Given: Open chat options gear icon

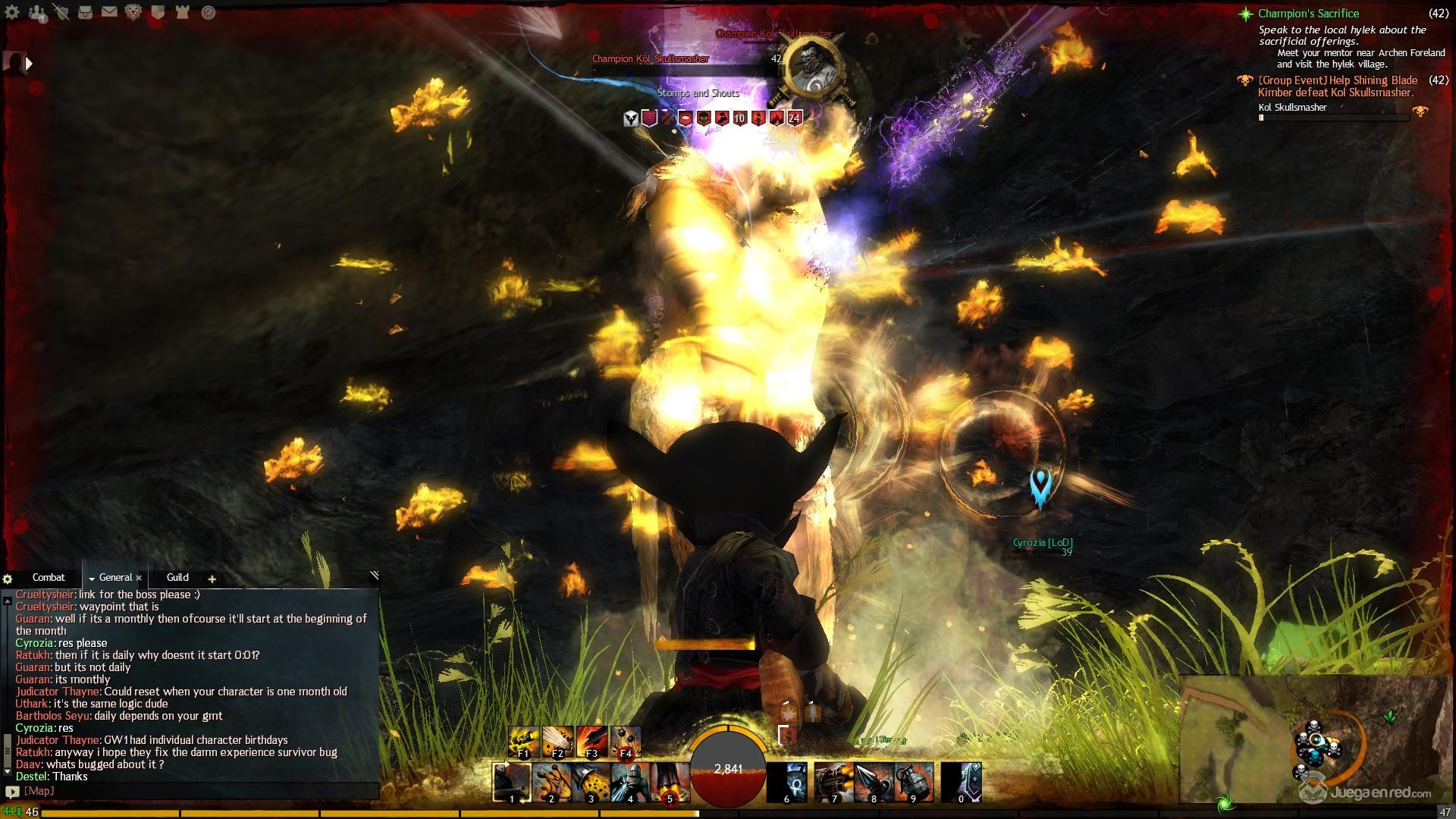Looking at the screenshot, I should [x=8, y=579].
